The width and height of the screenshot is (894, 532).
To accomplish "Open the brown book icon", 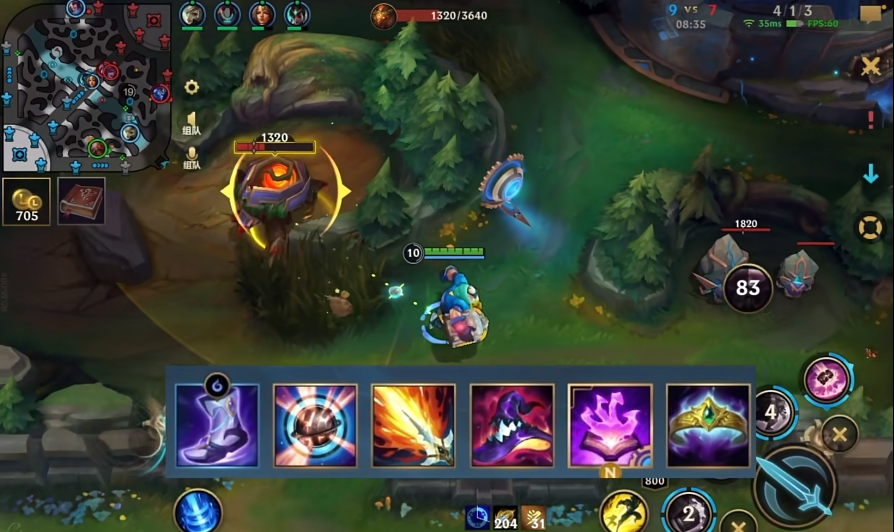I will 81,202.
